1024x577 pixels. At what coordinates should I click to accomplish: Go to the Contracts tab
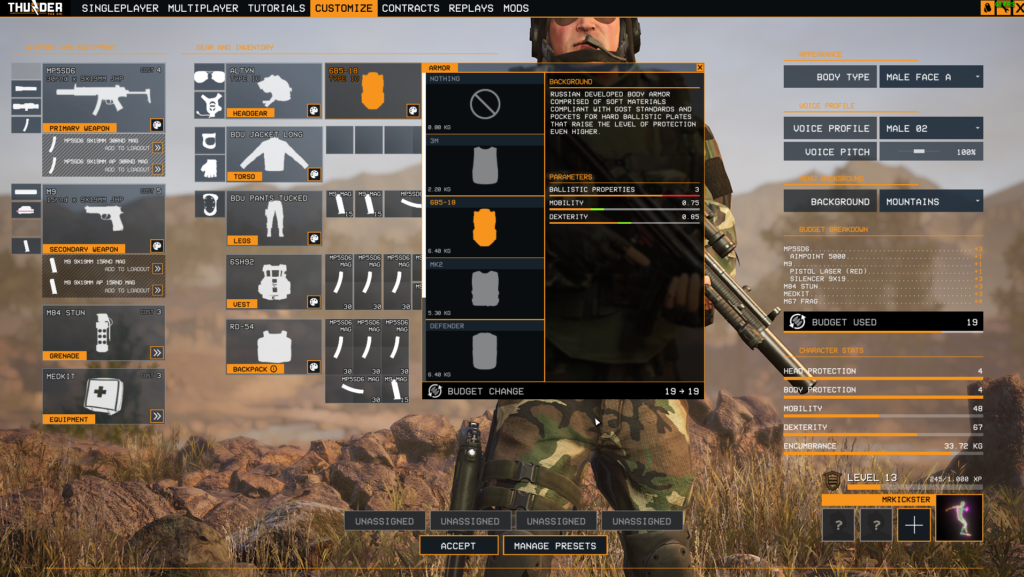[x=410, y=8]
